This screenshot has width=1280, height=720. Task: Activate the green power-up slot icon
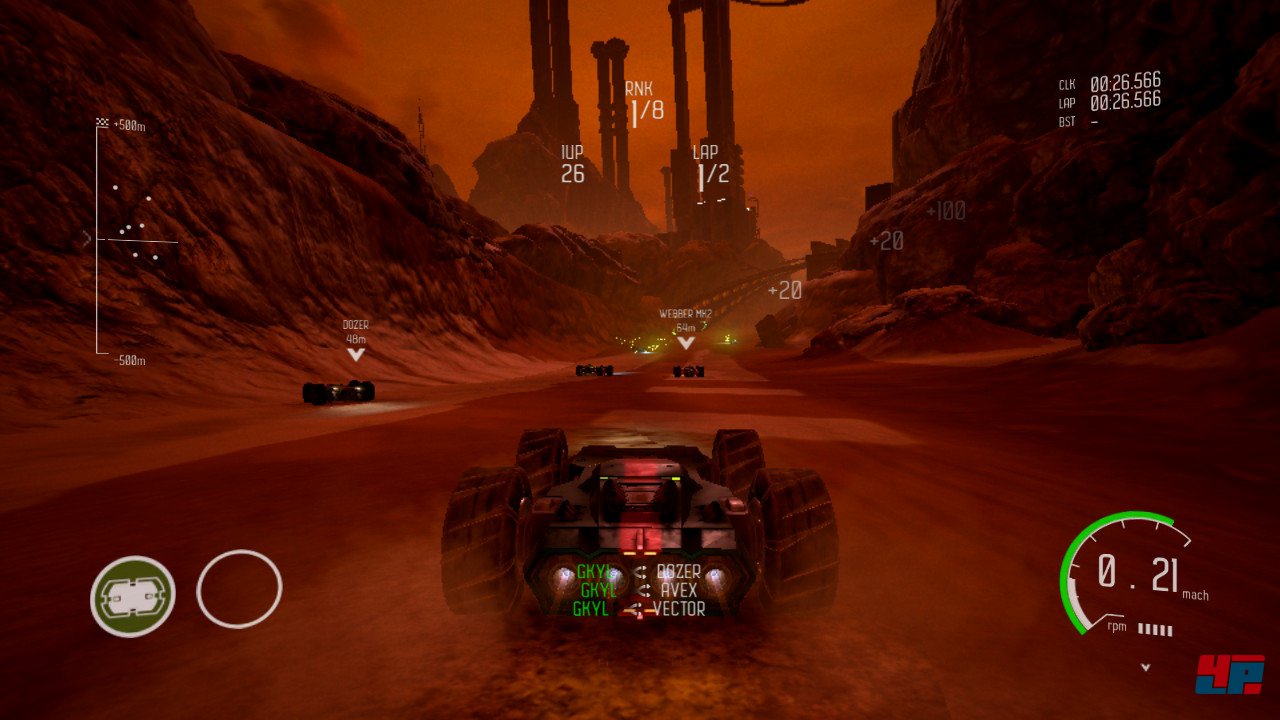point(133,596)
